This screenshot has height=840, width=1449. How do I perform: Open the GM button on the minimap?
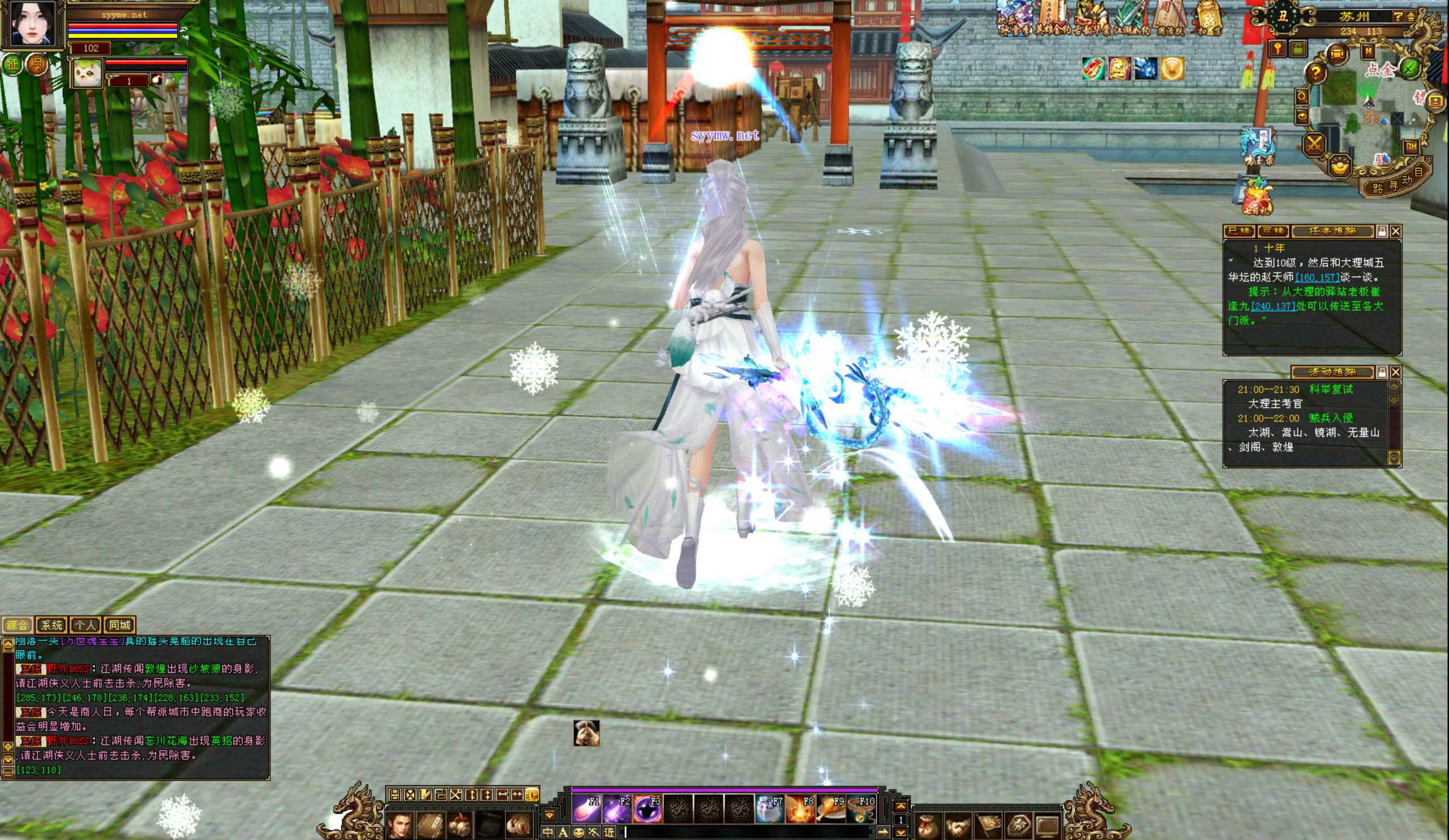1411,147
